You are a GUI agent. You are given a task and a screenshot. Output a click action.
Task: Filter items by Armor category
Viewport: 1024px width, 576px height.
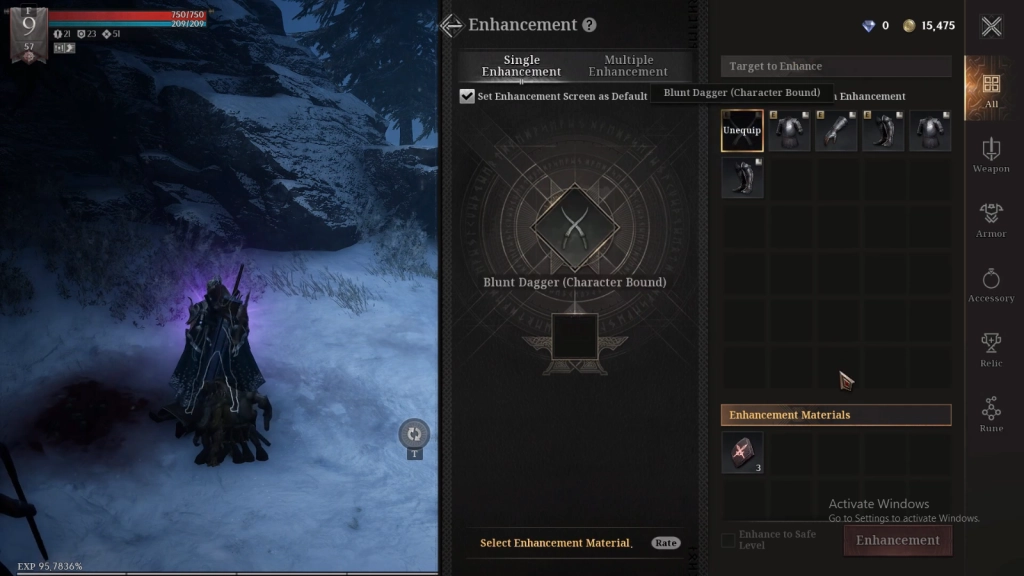click(991, 220)
